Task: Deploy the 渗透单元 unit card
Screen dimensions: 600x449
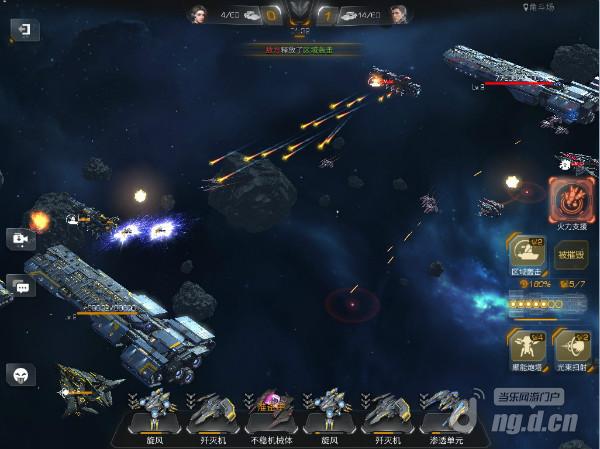Action: 447,417
